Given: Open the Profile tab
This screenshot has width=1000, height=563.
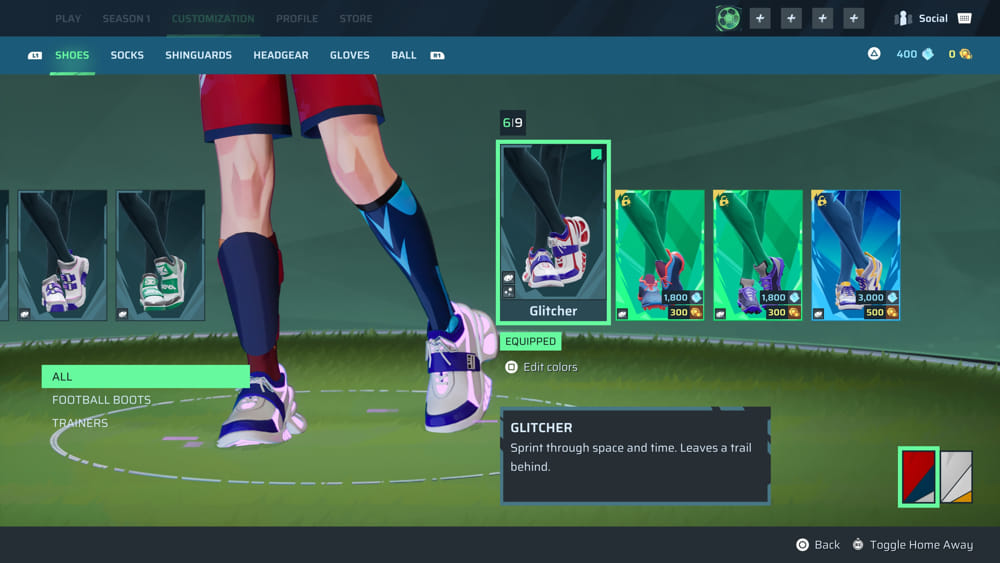Looking at the screenshot, I should coord(297,18).
